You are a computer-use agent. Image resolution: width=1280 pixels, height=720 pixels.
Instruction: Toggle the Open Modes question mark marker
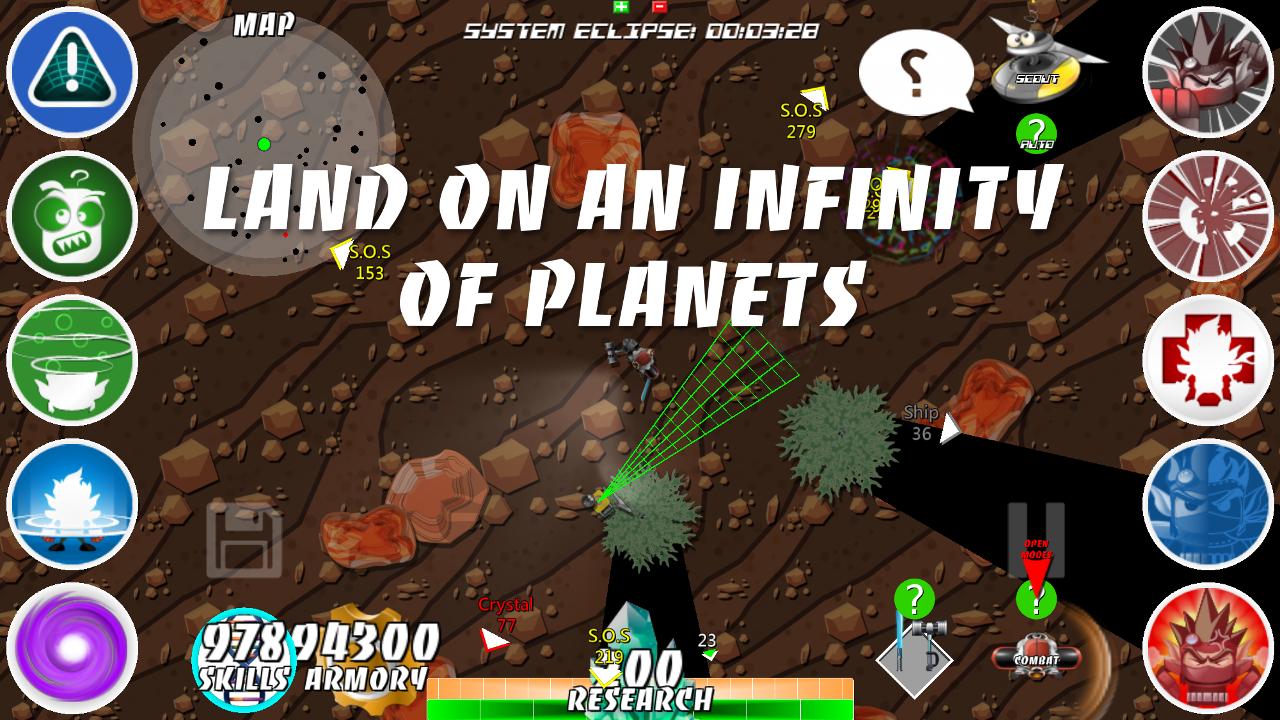point(1035,600)
